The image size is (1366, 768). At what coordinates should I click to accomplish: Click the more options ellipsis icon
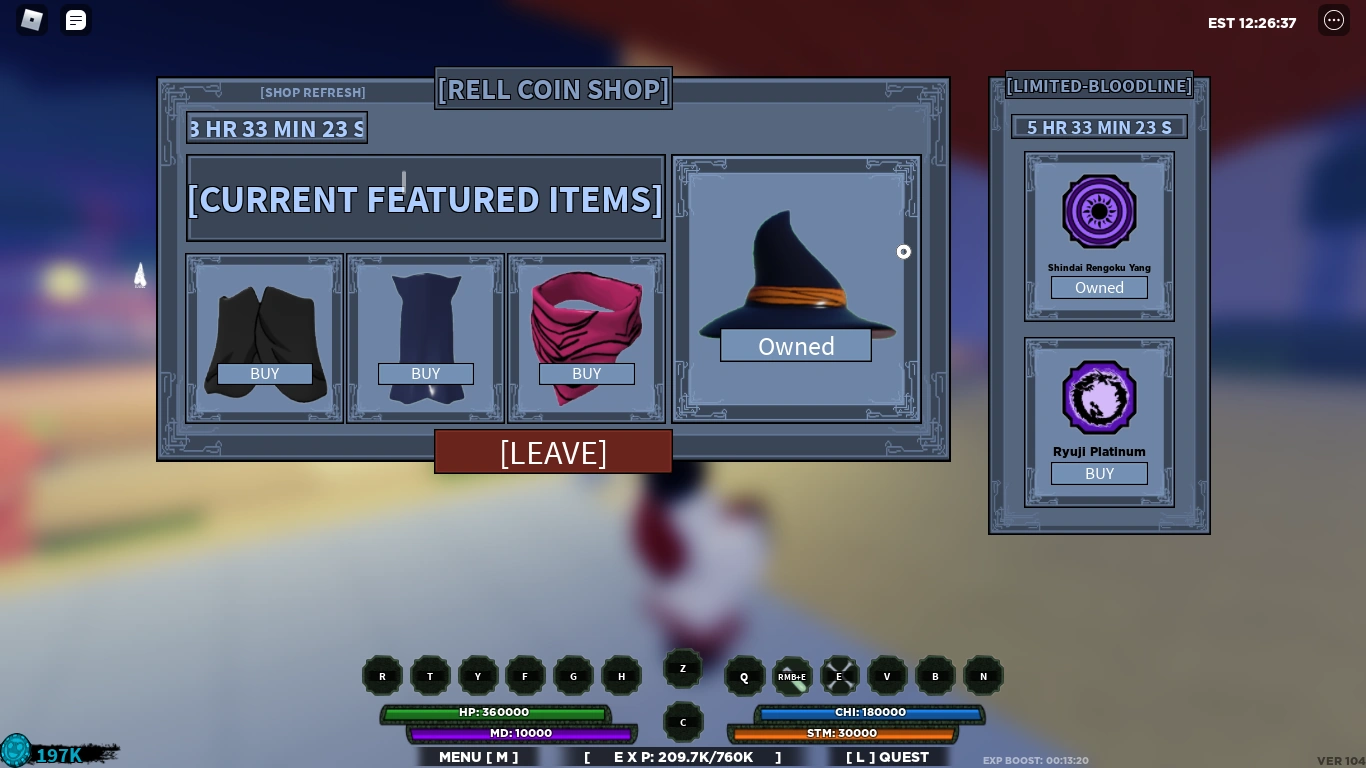coord(1334,20)
